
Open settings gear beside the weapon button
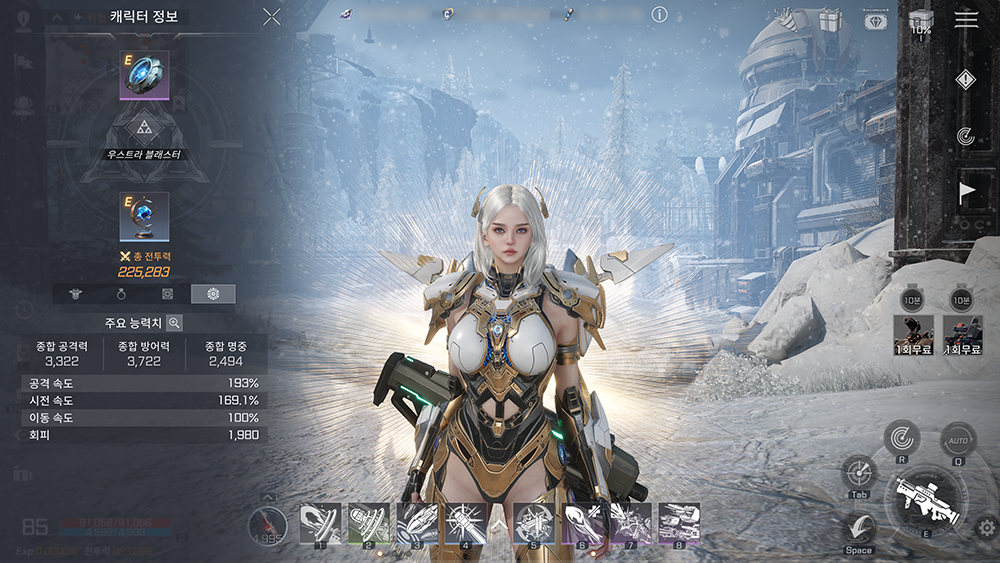click(987, 528)
